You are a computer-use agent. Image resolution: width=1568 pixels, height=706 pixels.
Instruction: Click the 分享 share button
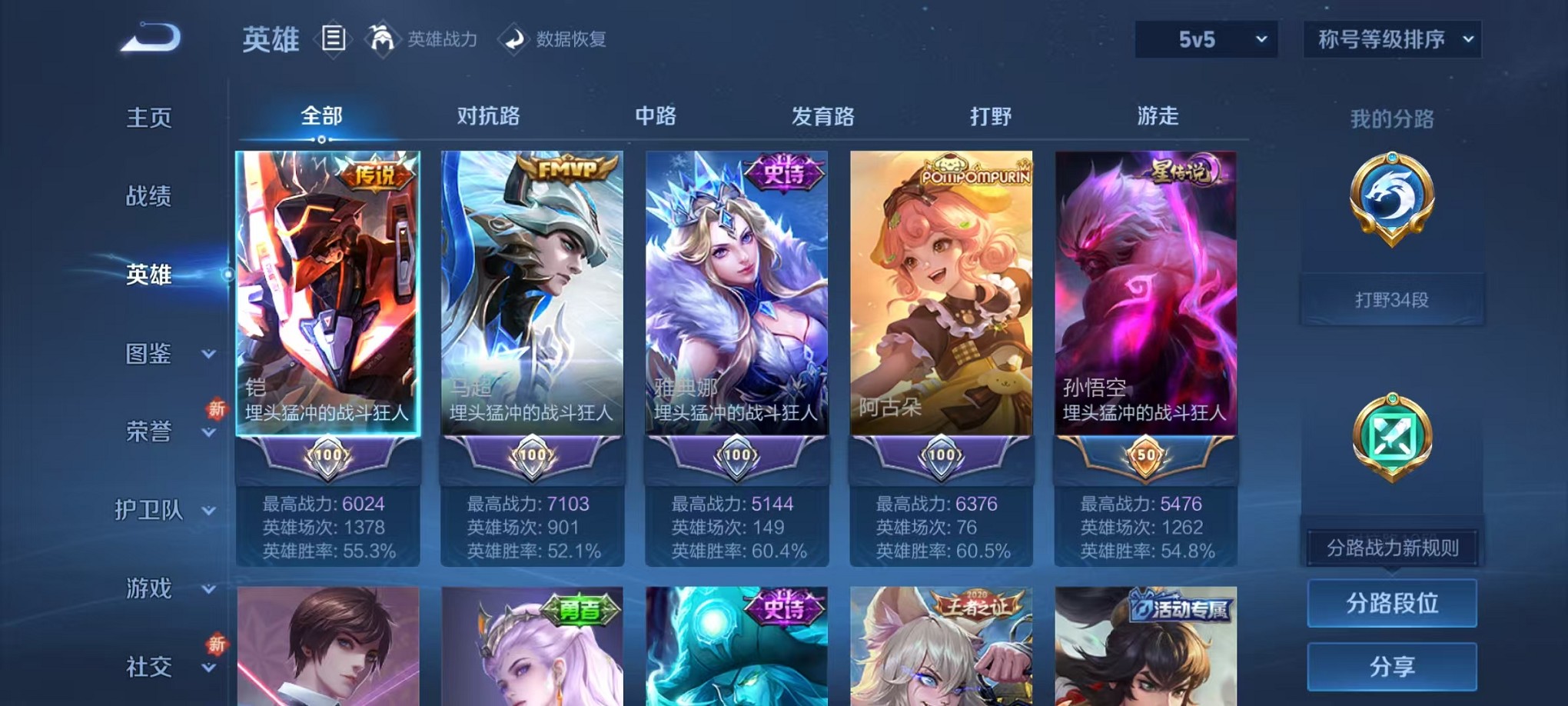[1392, 666]
